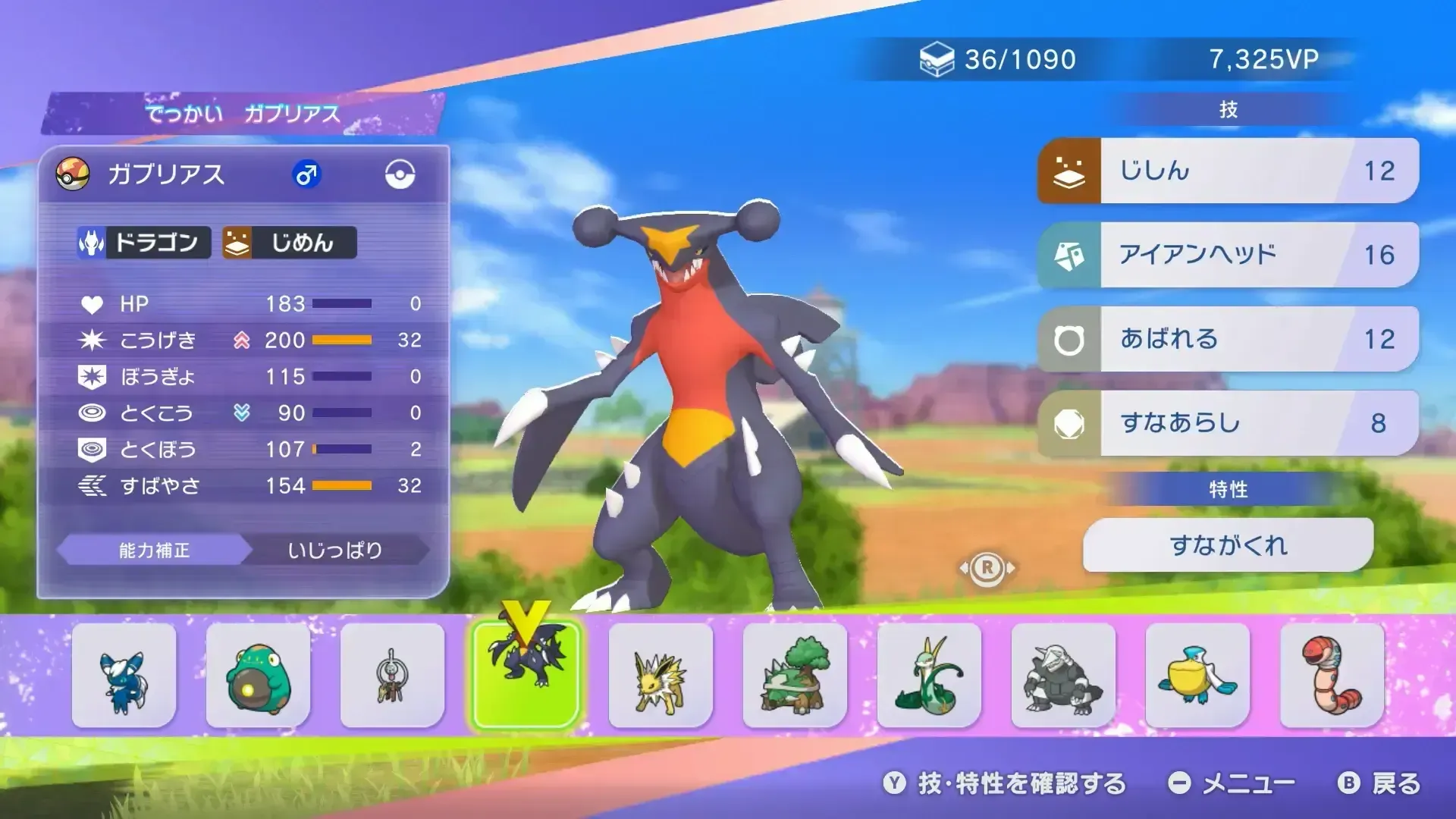Select the Jolteon thumbnail in the party row
The width and height of the screenshot is (1456, 819).
pyautogui.click(x=660, y=675)
